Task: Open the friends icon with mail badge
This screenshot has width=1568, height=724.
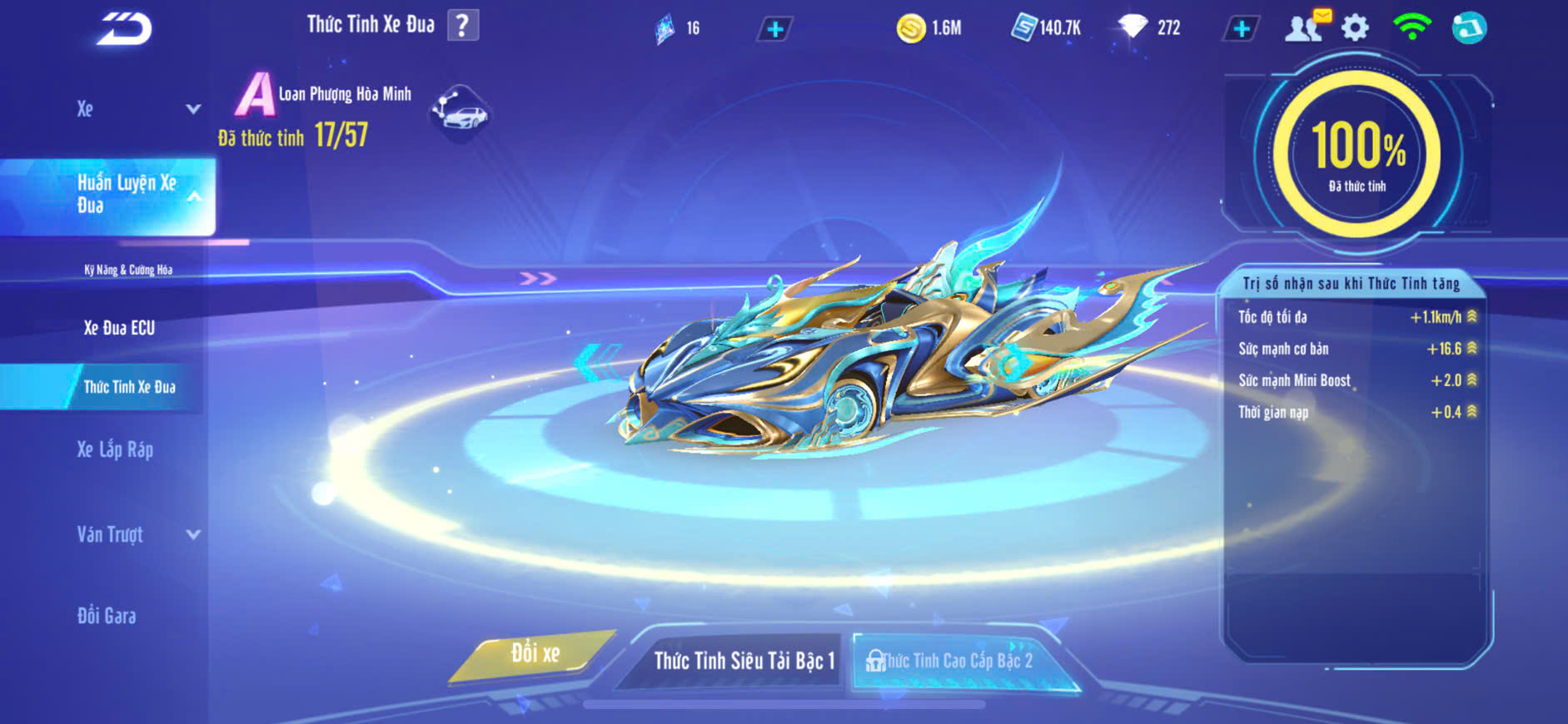Action: (1306, 27)
